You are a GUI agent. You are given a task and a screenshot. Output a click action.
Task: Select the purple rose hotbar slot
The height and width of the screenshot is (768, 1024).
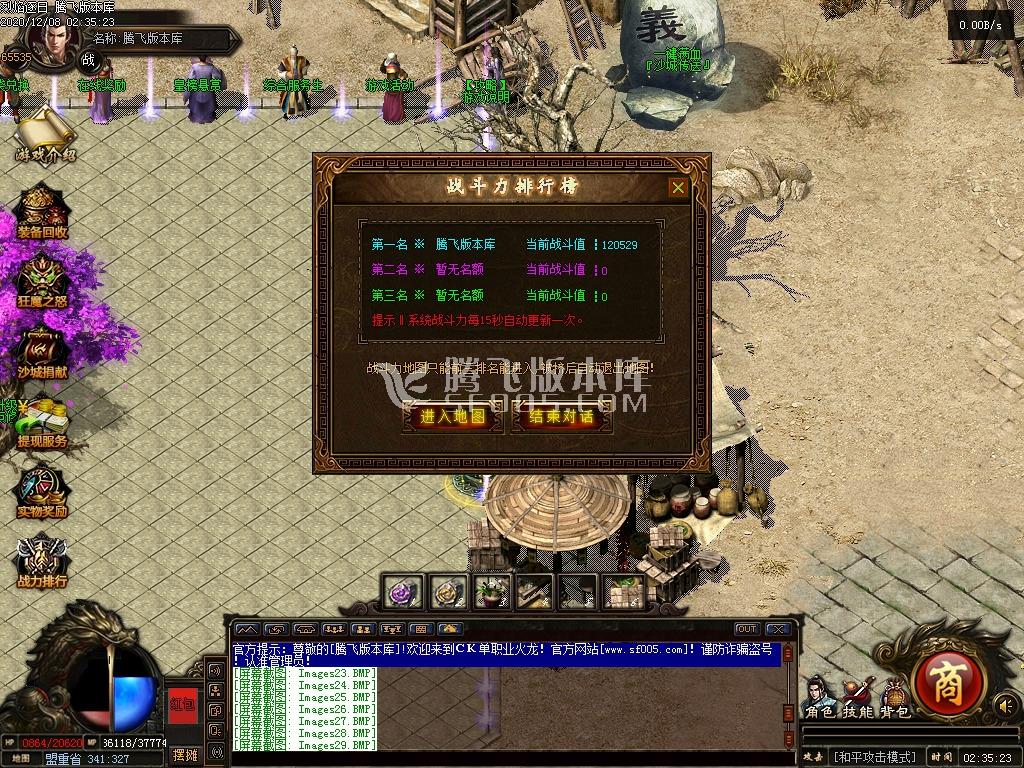click(406, 592)
